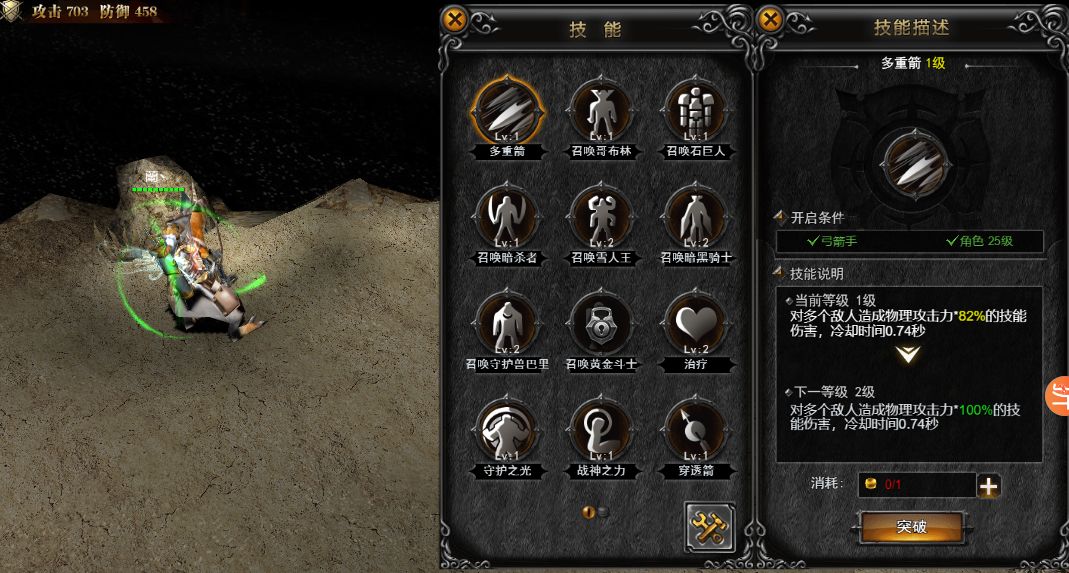Open the crossed hammers tool button
The height and width of the screenshot is (573, 1069).
(710, 526)
